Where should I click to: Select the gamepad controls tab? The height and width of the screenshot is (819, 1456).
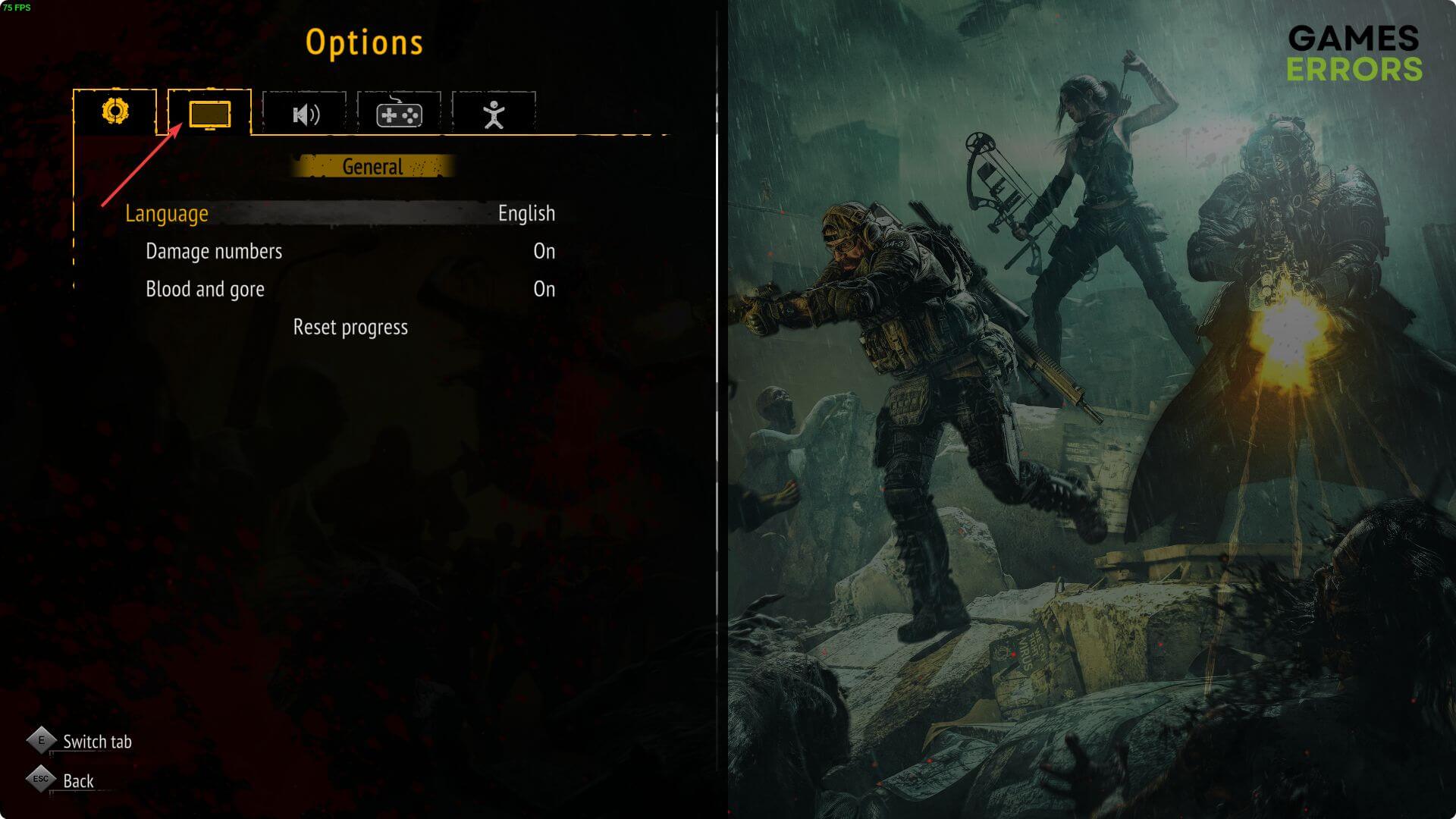(x=399, y=115)
